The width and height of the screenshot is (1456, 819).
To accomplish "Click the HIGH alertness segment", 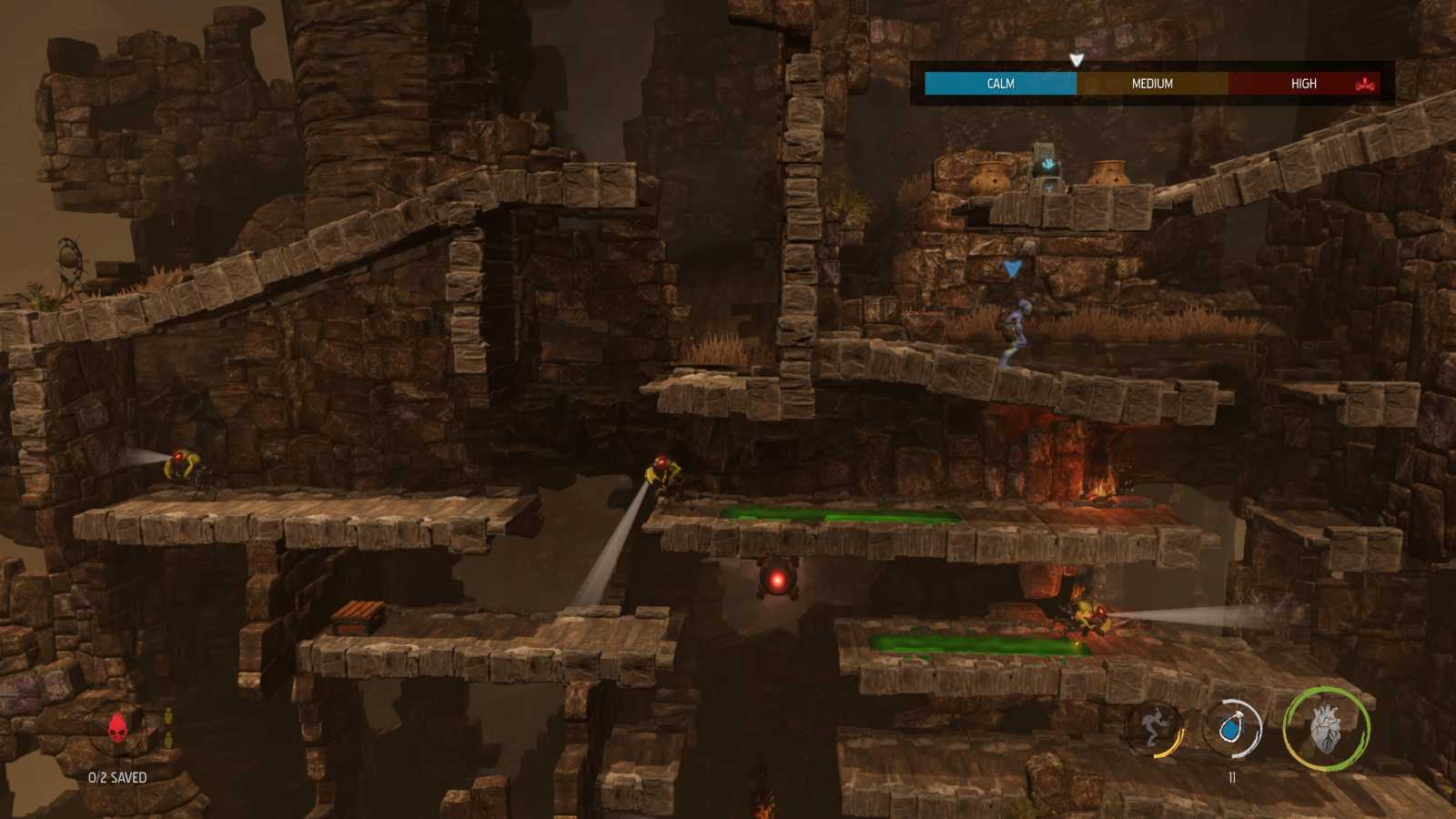I will [x=1303, y=83].
